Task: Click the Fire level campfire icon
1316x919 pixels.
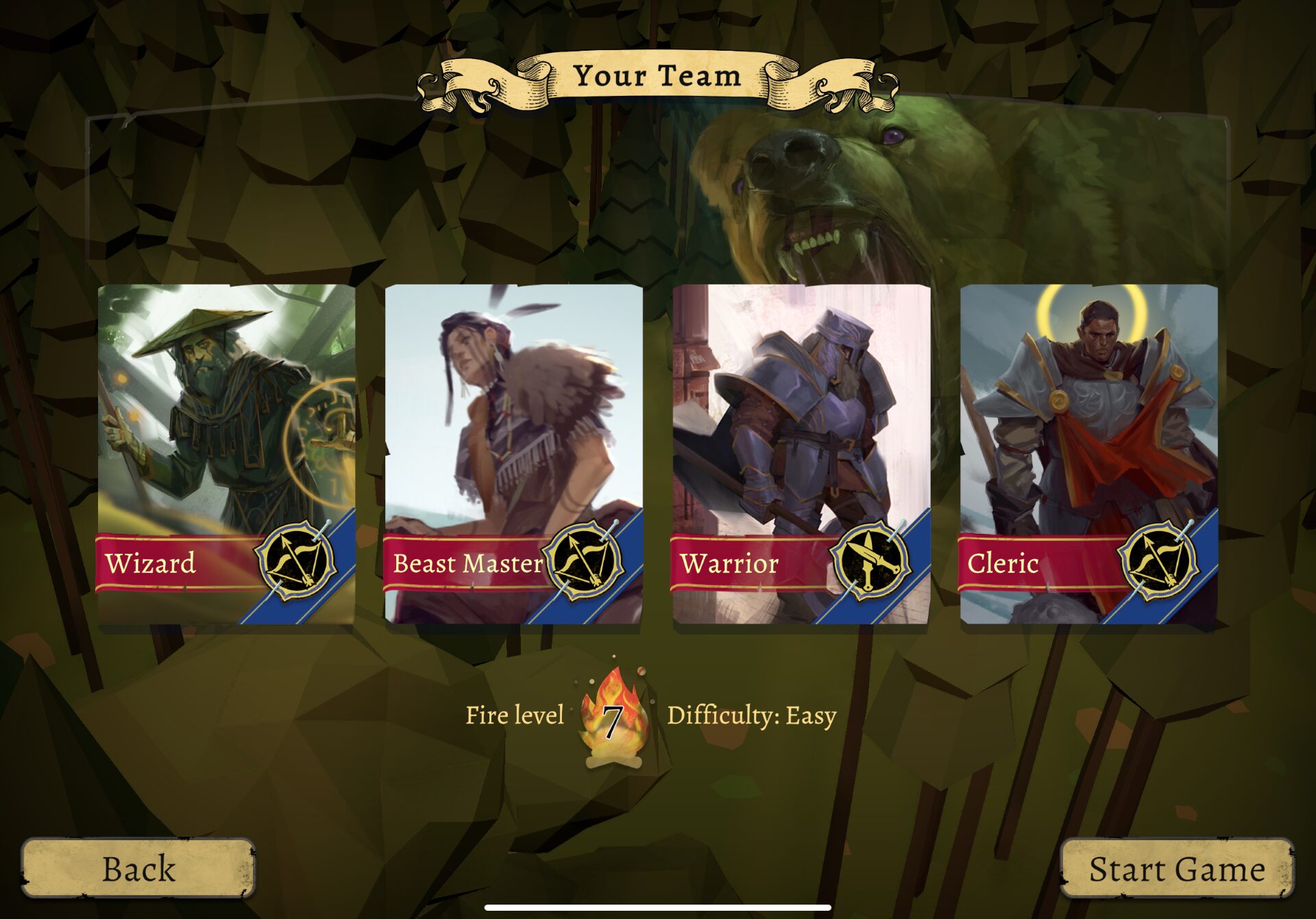Action: (612, 718)
